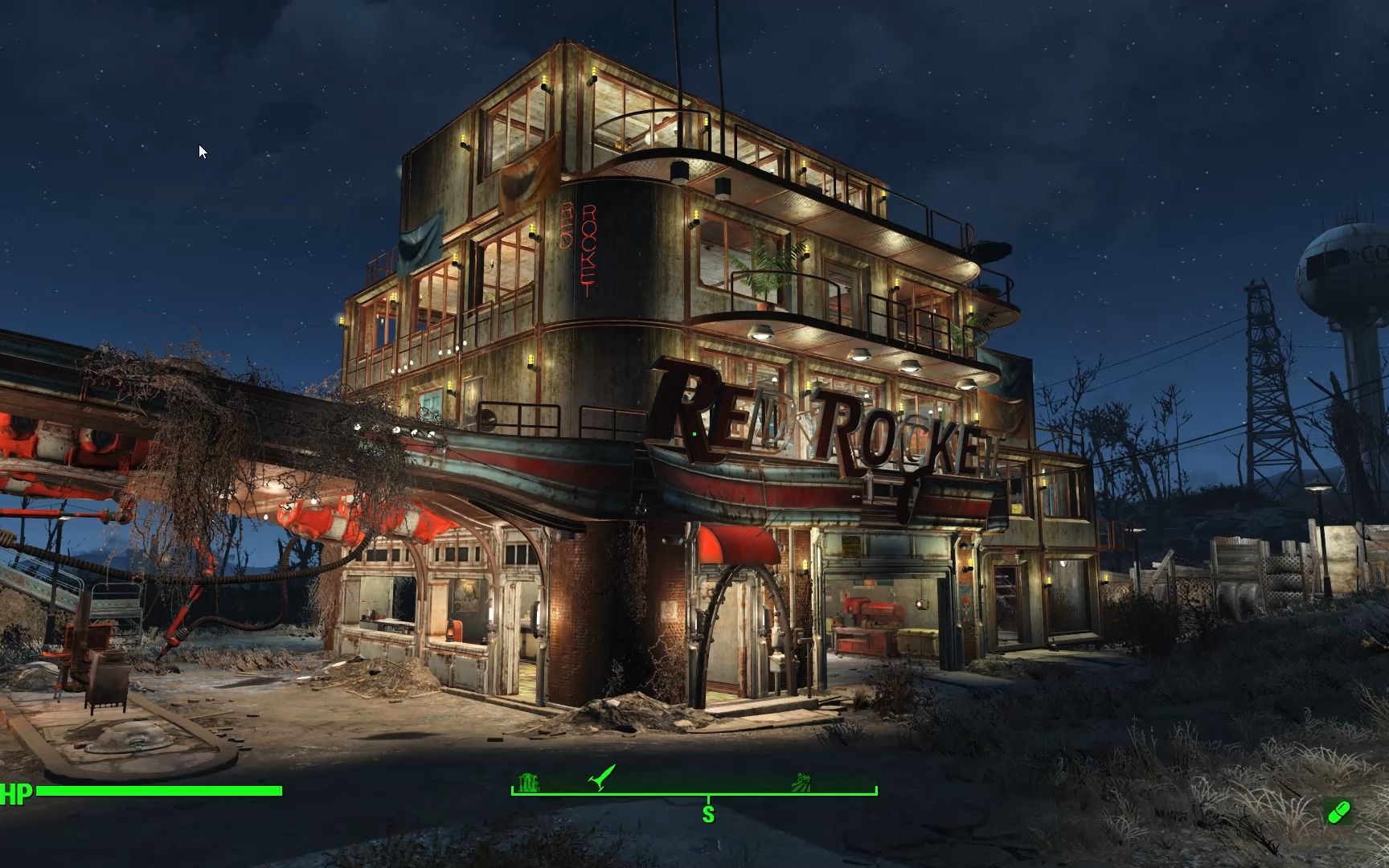Select the columned building marker on compass
Screen dimensions: 1389x868
click(x=528, y=782)
